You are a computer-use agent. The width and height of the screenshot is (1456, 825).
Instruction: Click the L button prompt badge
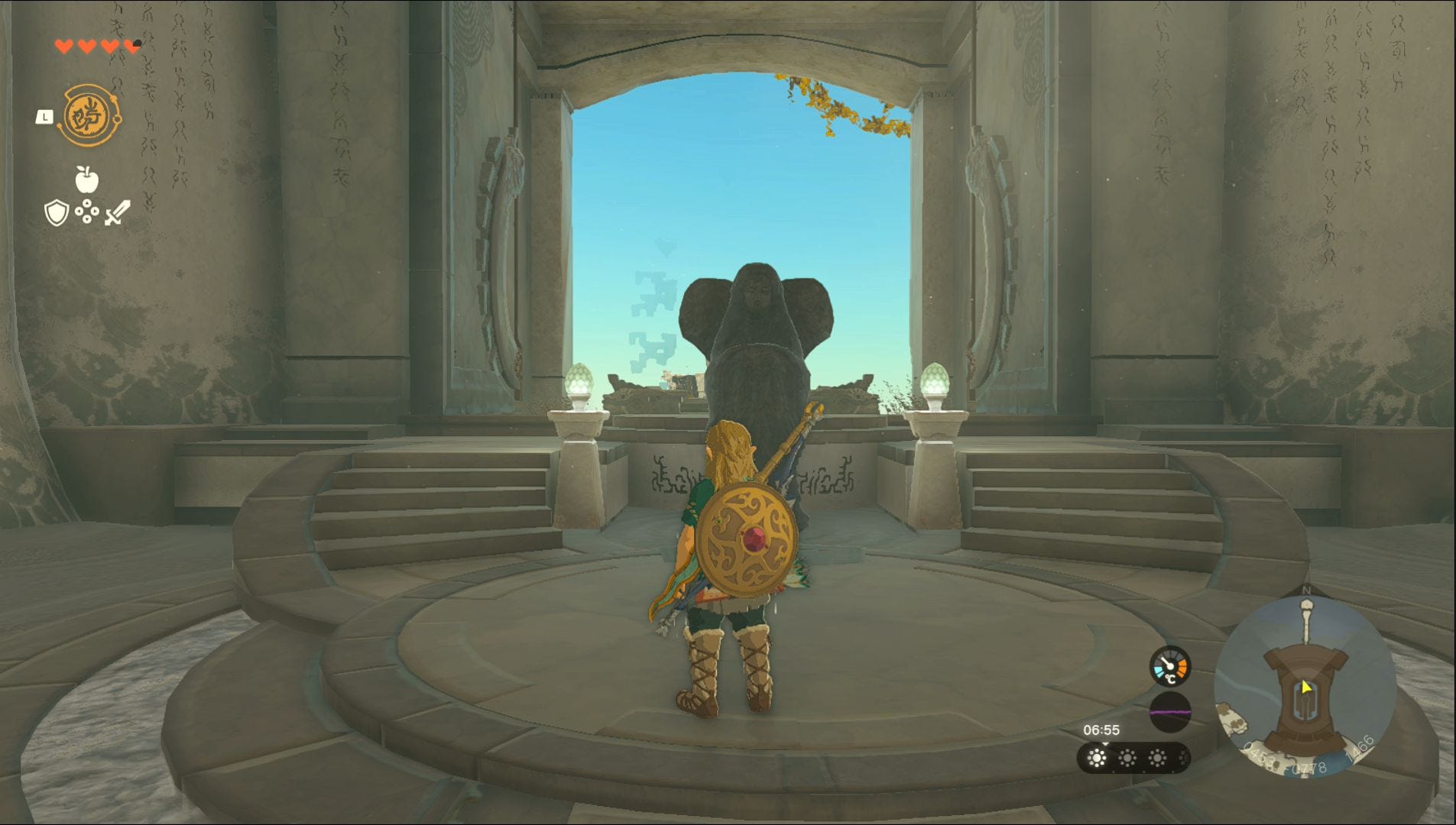pos(44,116)
